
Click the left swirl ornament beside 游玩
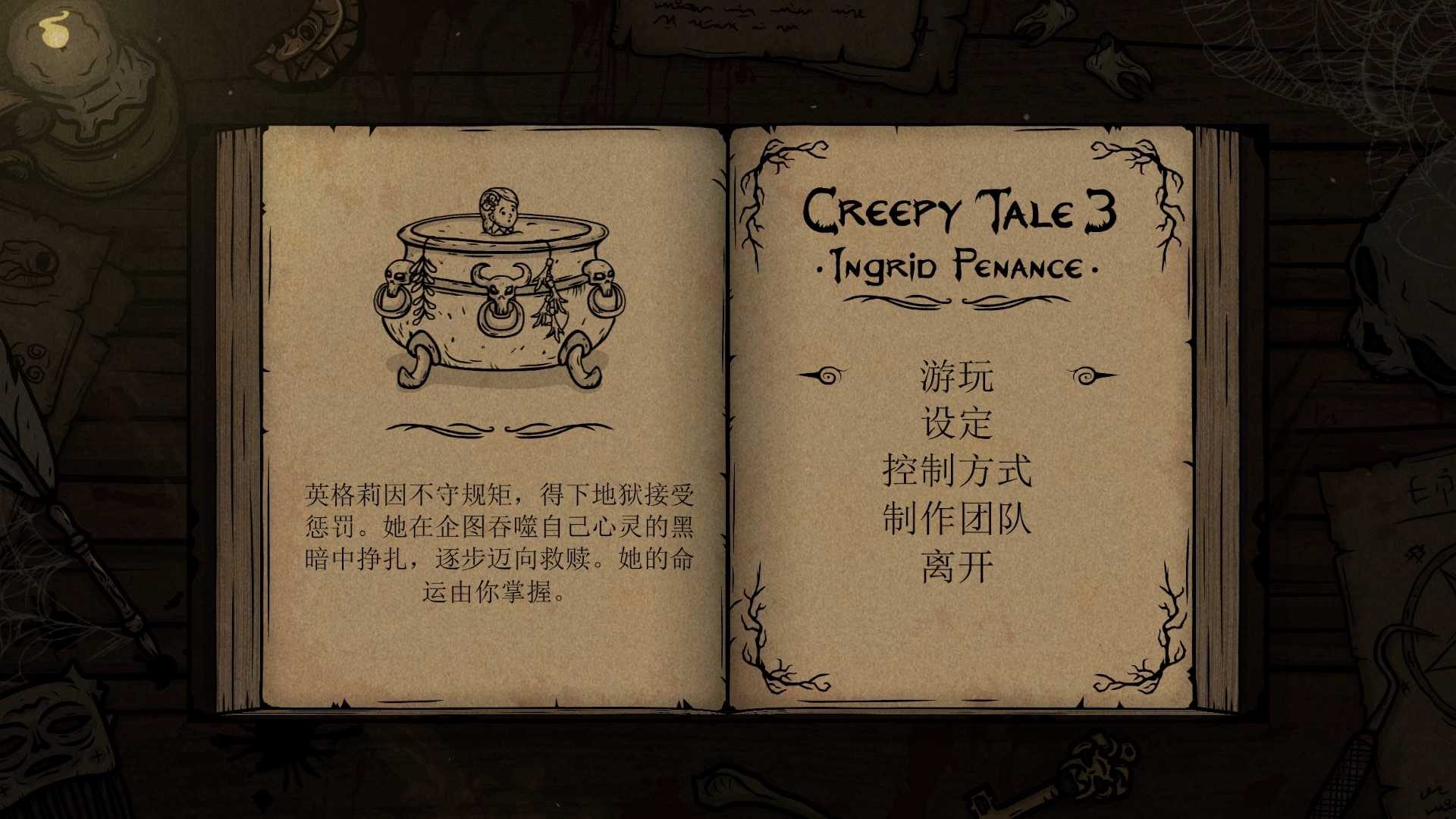click(827, 375)
